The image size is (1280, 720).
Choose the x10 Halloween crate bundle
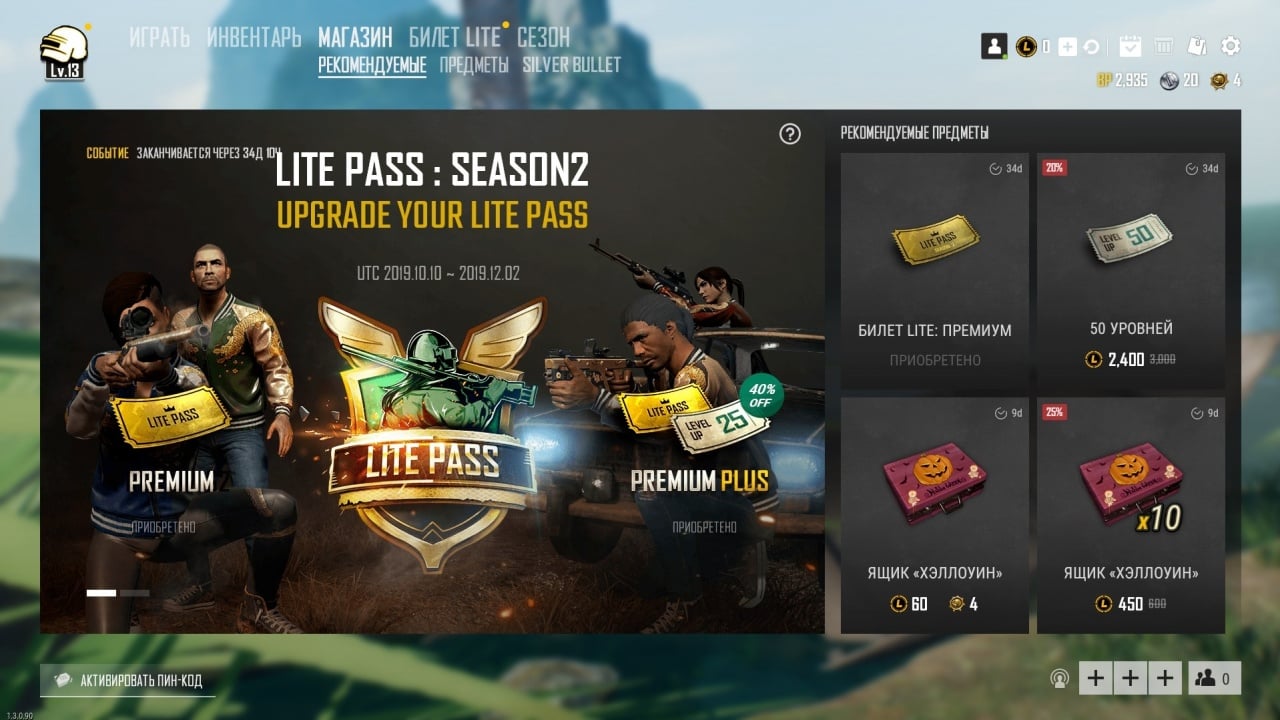(1130, 515)
